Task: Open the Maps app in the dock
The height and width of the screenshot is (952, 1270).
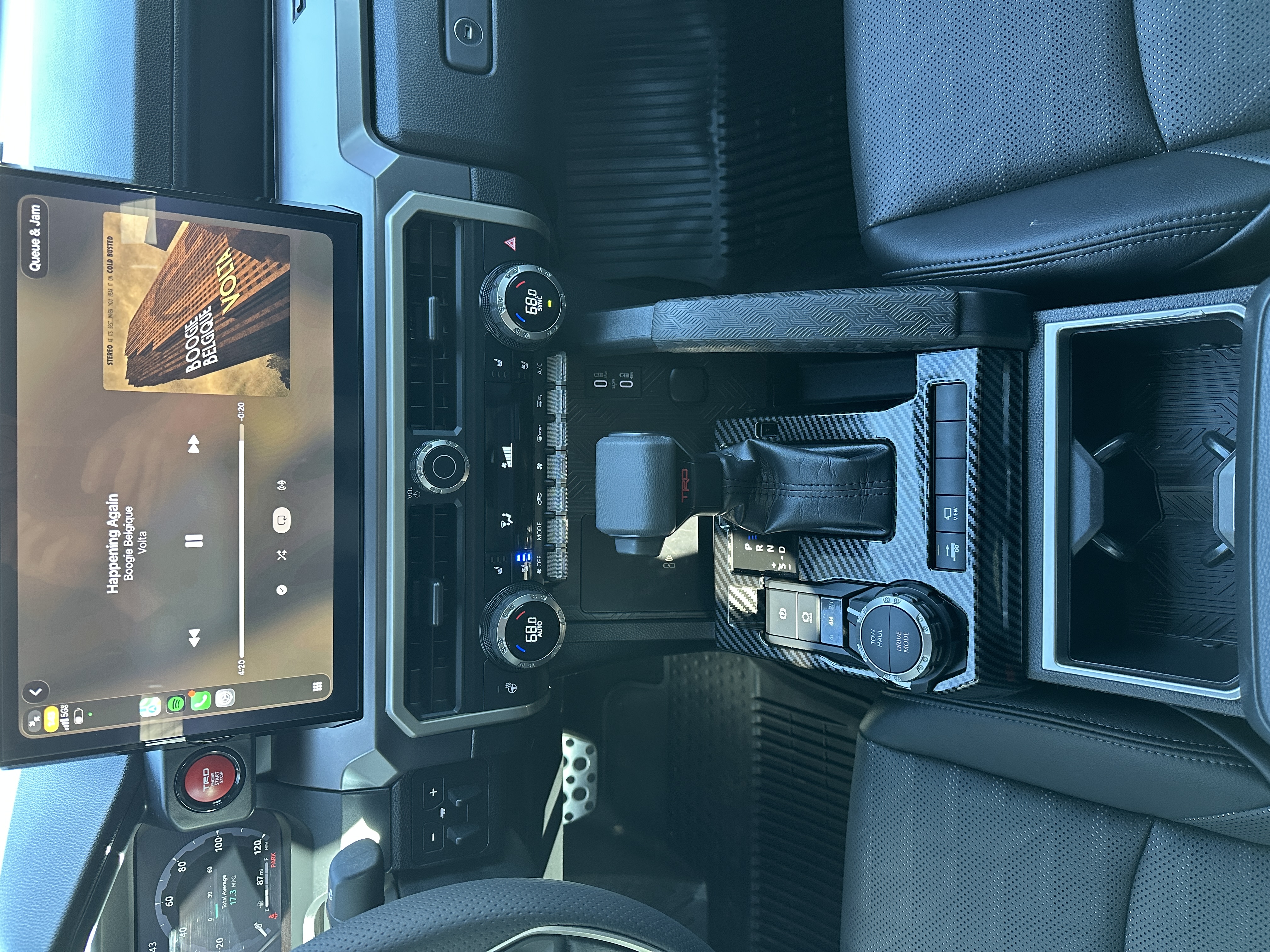Action: (x=150, y=706)
